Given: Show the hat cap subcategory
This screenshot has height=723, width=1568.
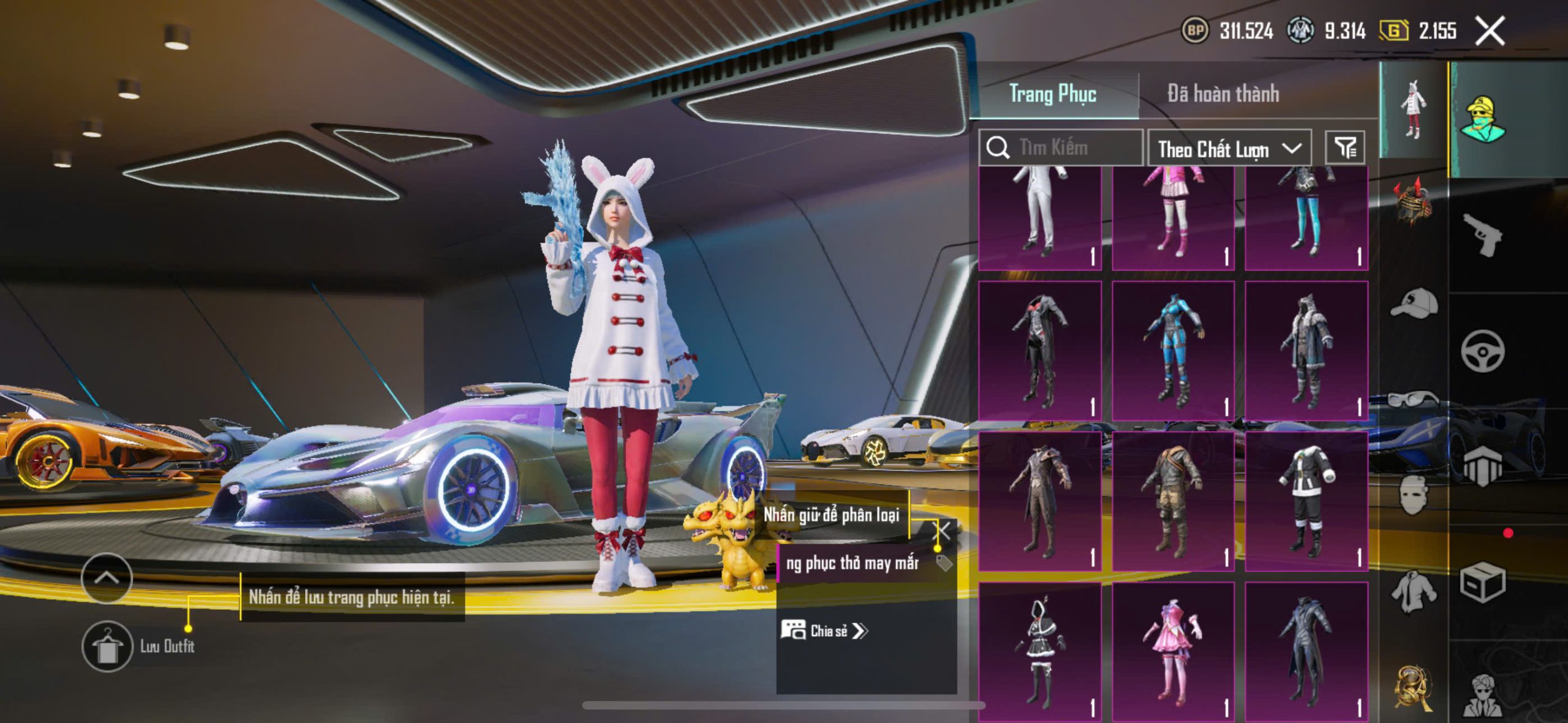Looking at the screenshot, I should click(1414, 303).
